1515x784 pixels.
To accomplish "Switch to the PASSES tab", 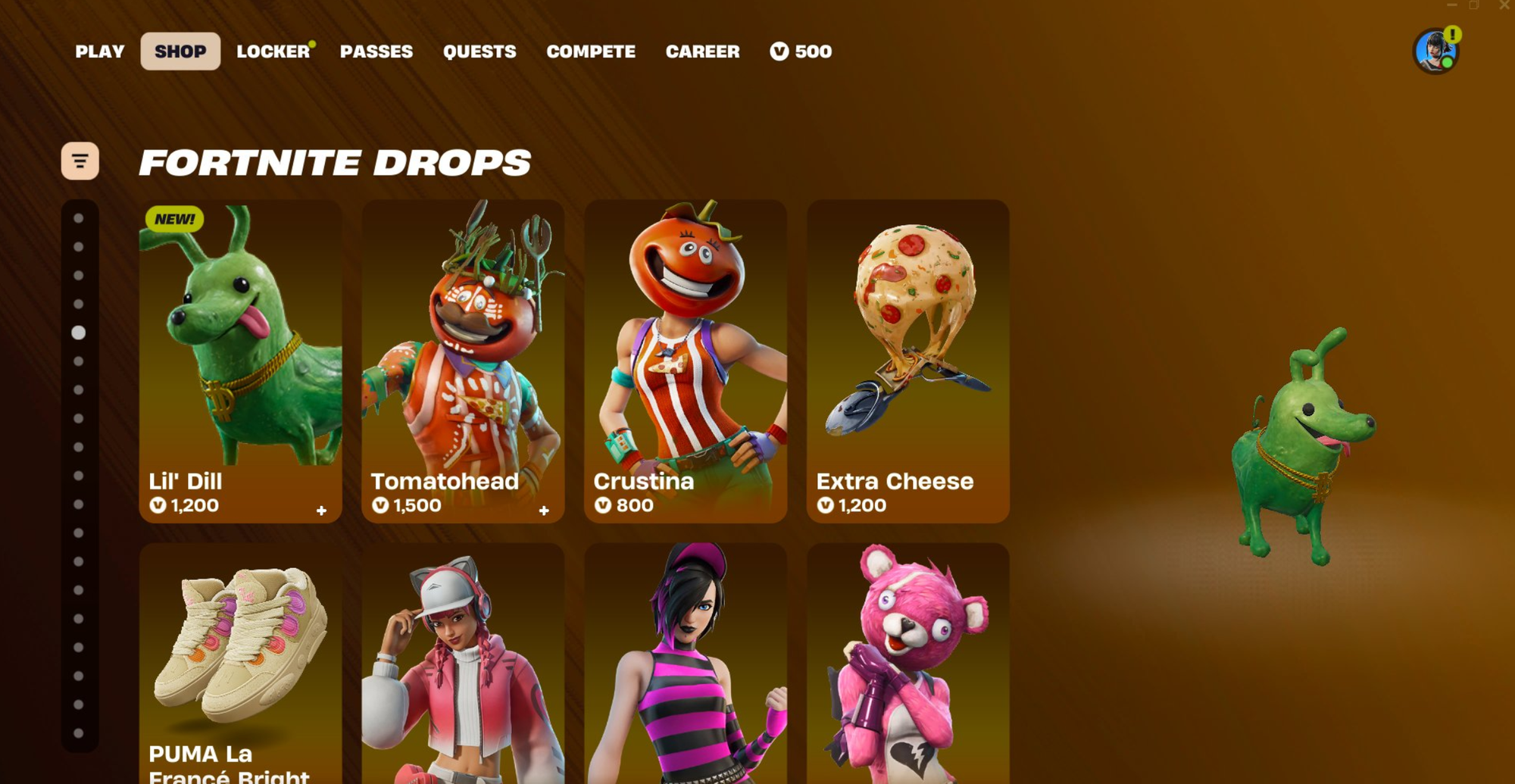I will pos(378,52).
